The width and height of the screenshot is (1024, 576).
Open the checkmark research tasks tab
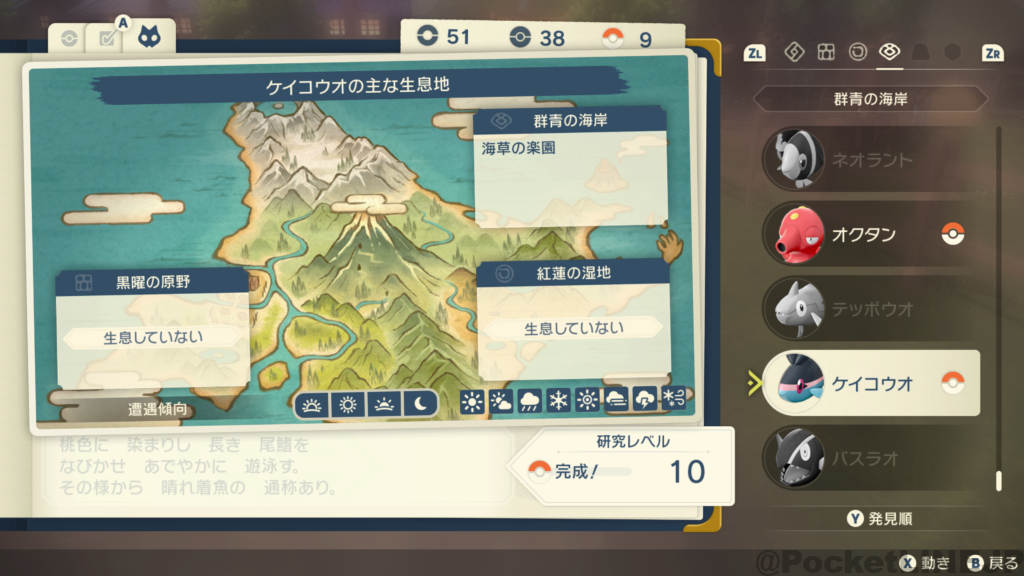[x=104, y=40]
